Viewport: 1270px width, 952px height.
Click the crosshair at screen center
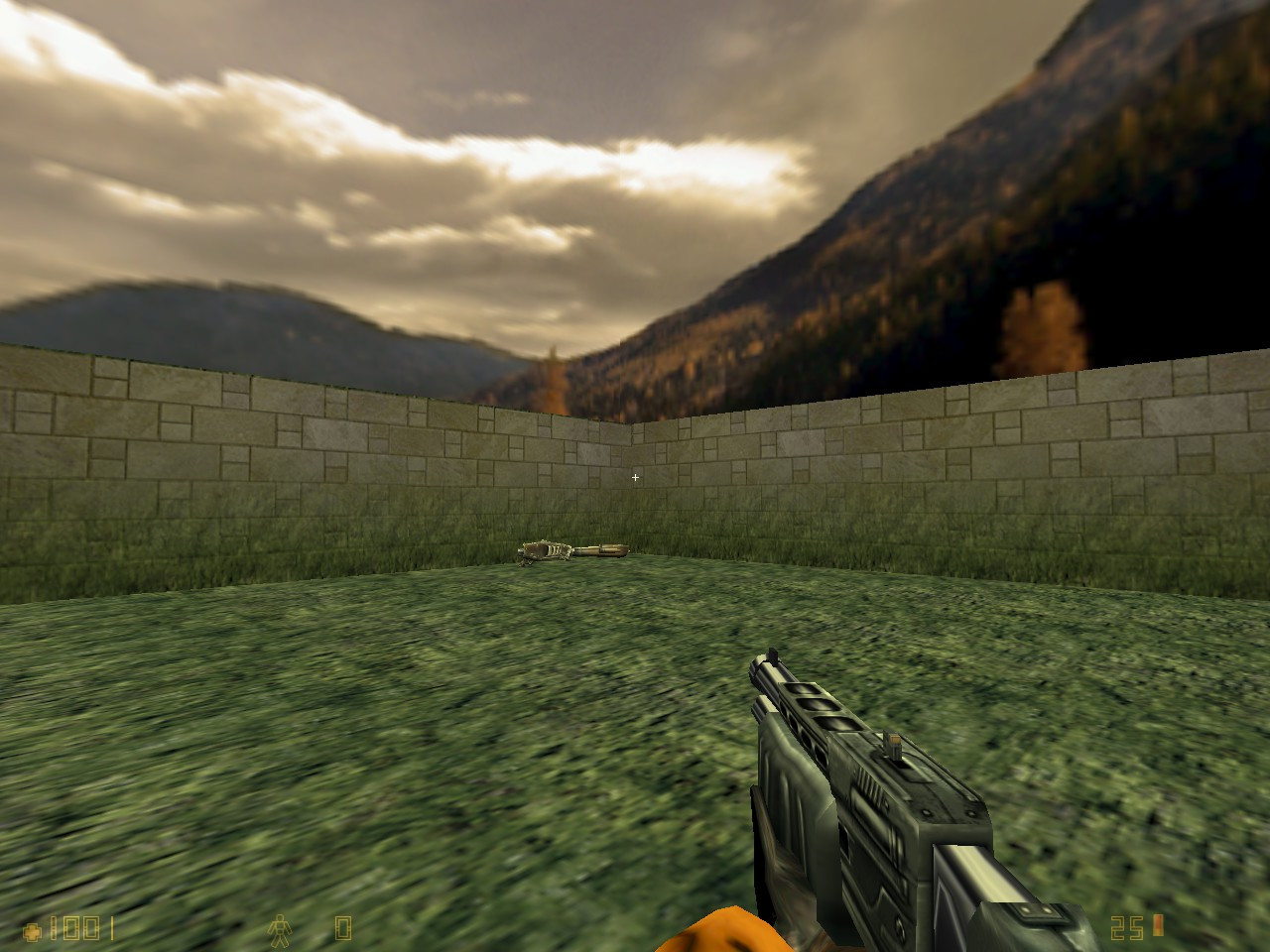[635, 477]
